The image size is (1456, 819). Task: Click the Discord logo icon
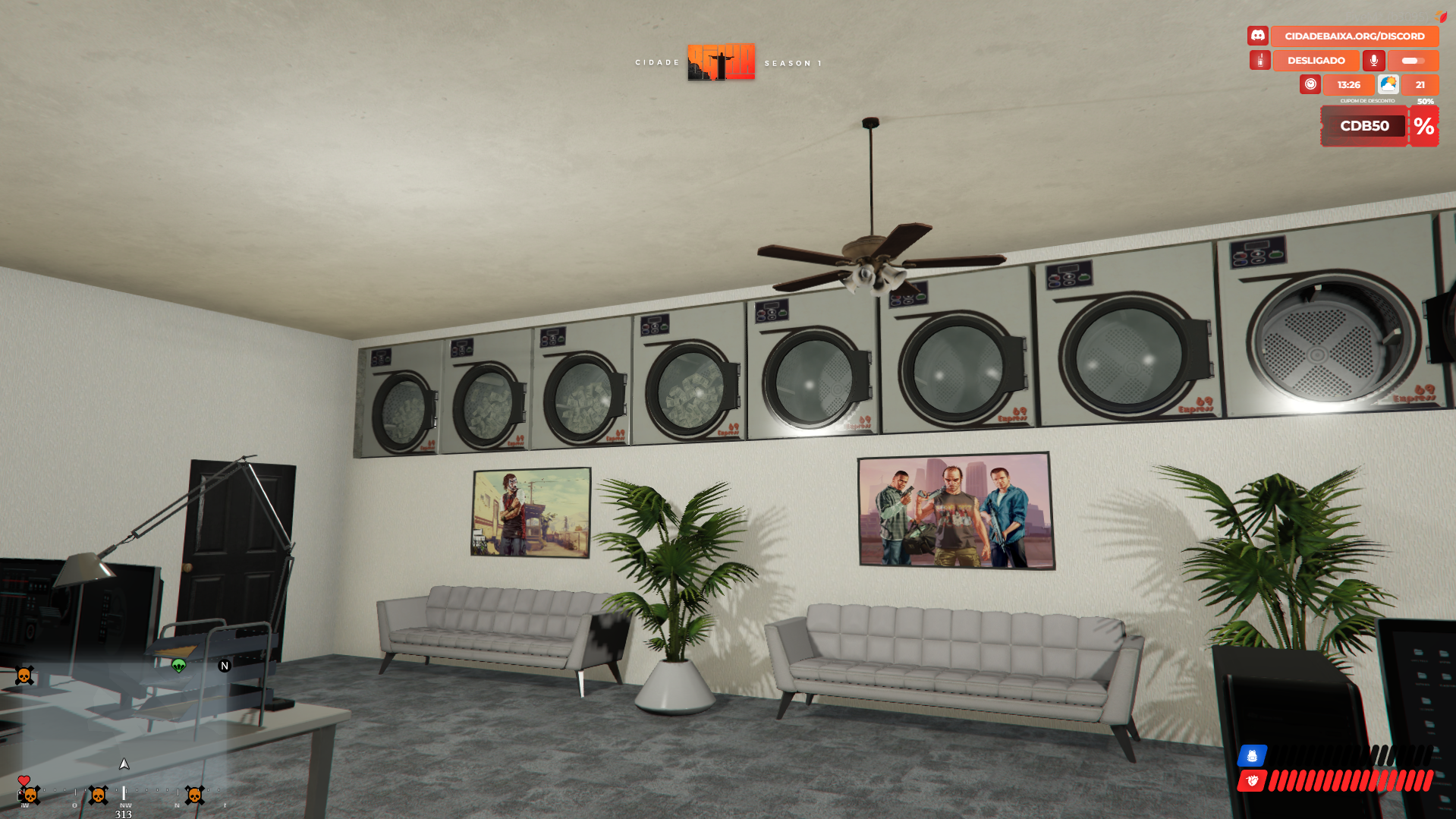[x=1258, y=36]
